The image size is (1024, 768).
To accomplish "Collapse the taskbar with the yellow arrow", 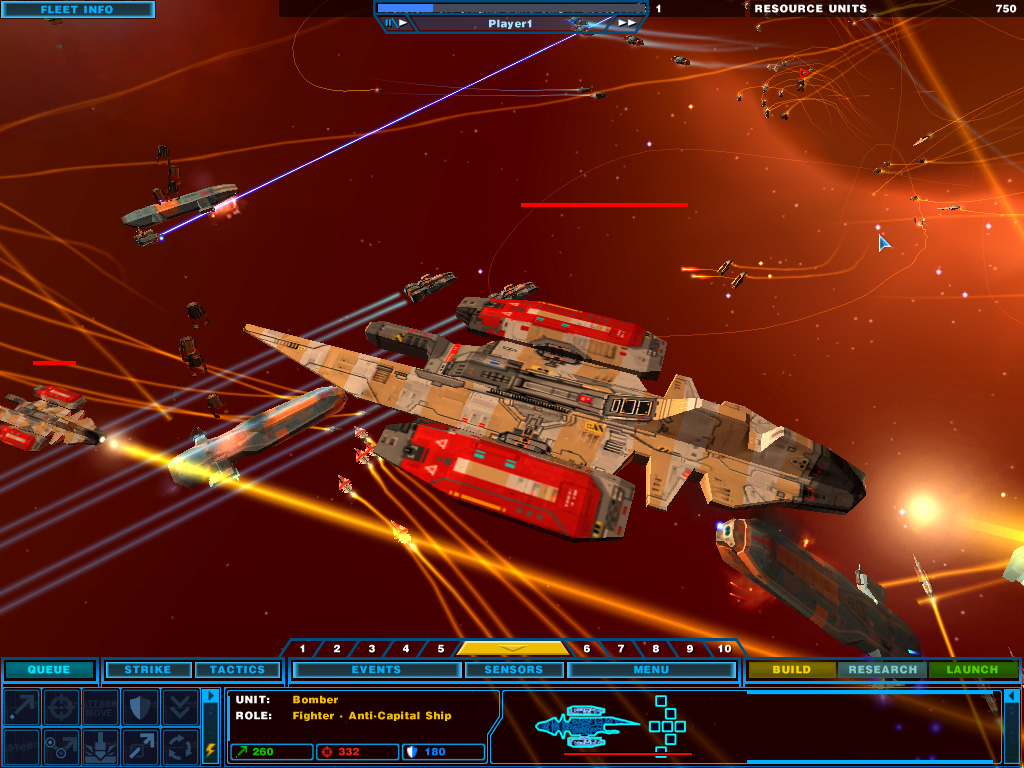I will click(513, 648).
